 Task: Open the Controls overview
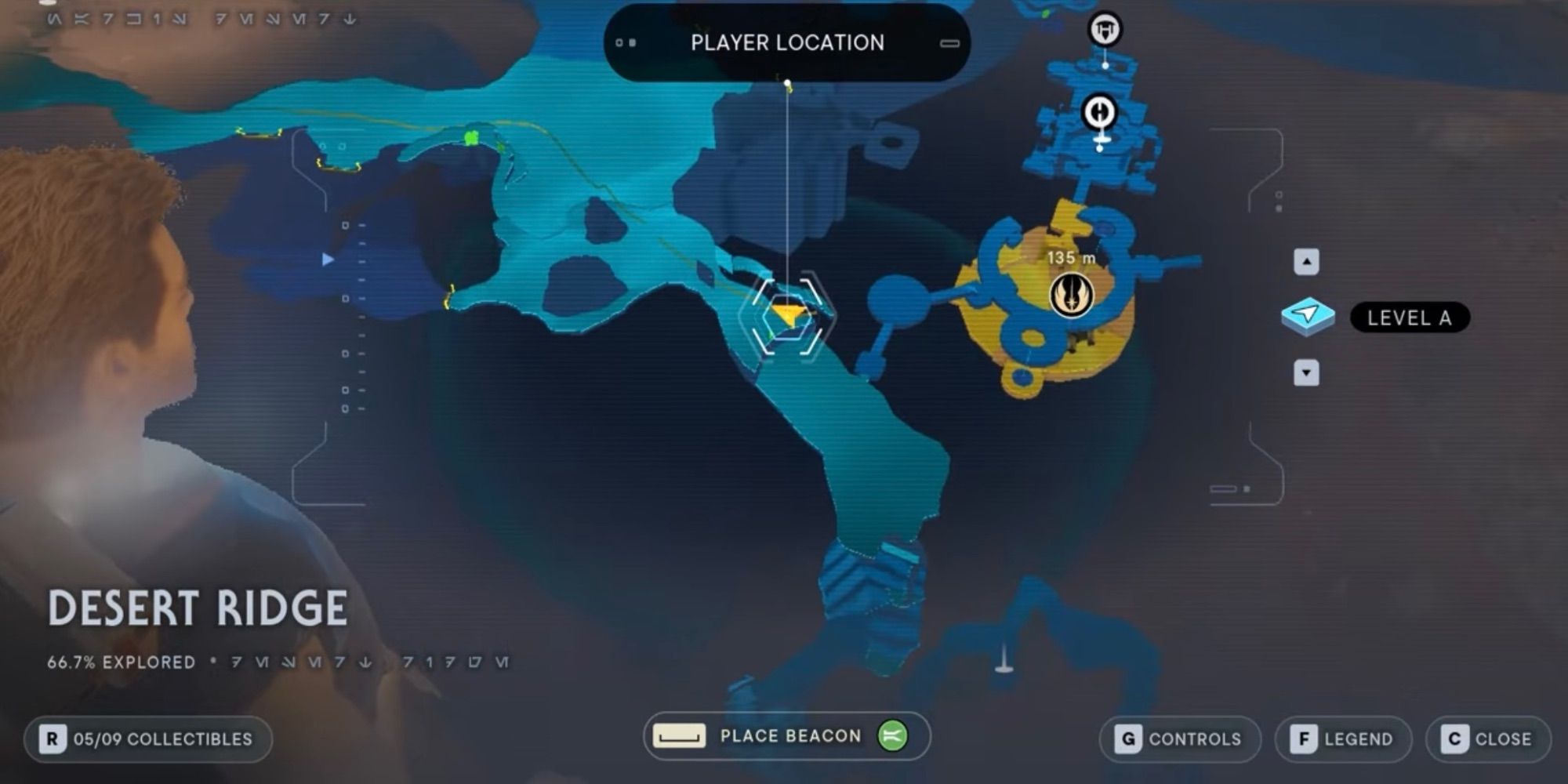point(1180,739)
